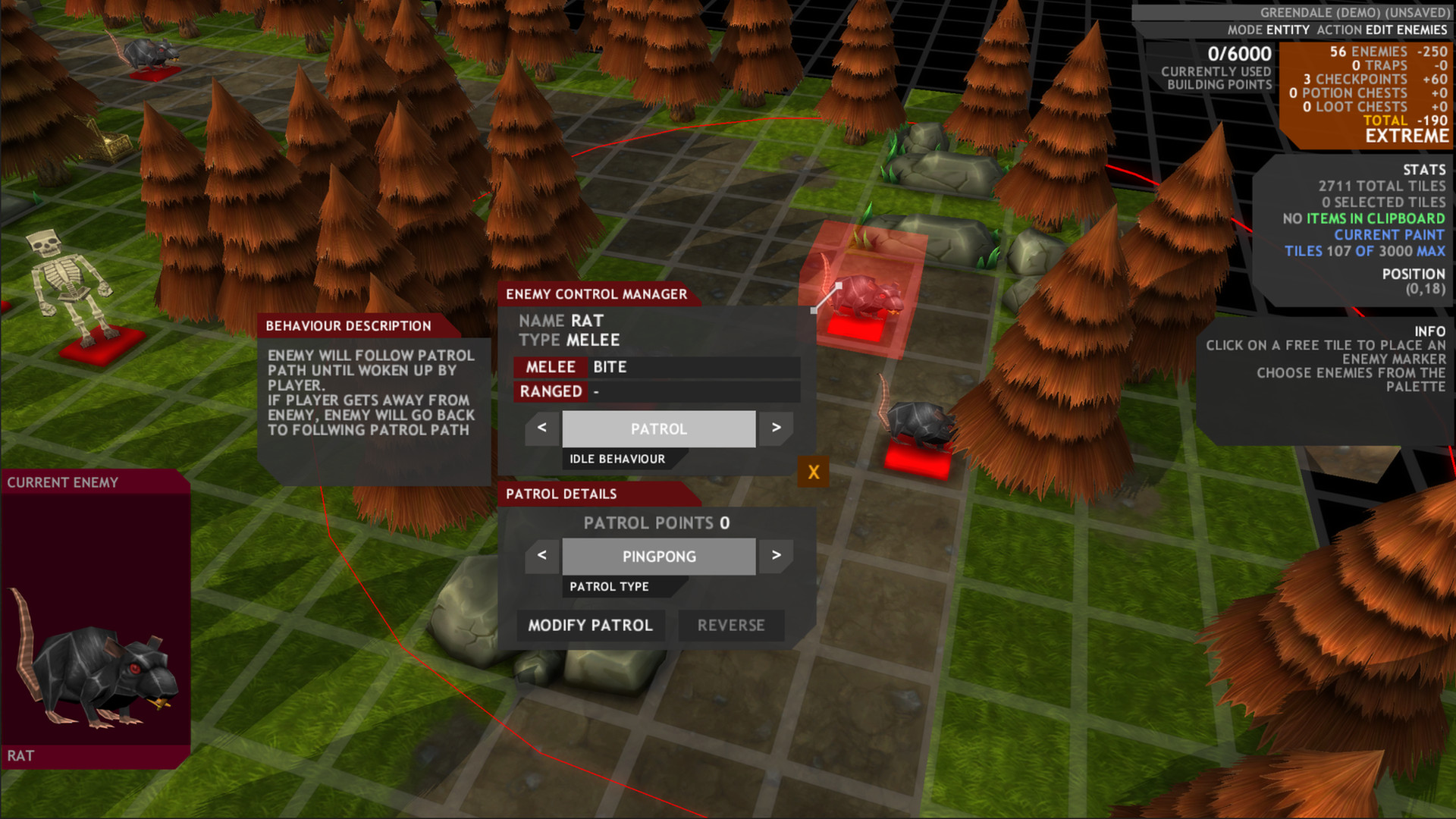Switch patrol type from PINGPONG using left arrow
1456x819 pixels.
click(541, 556)
